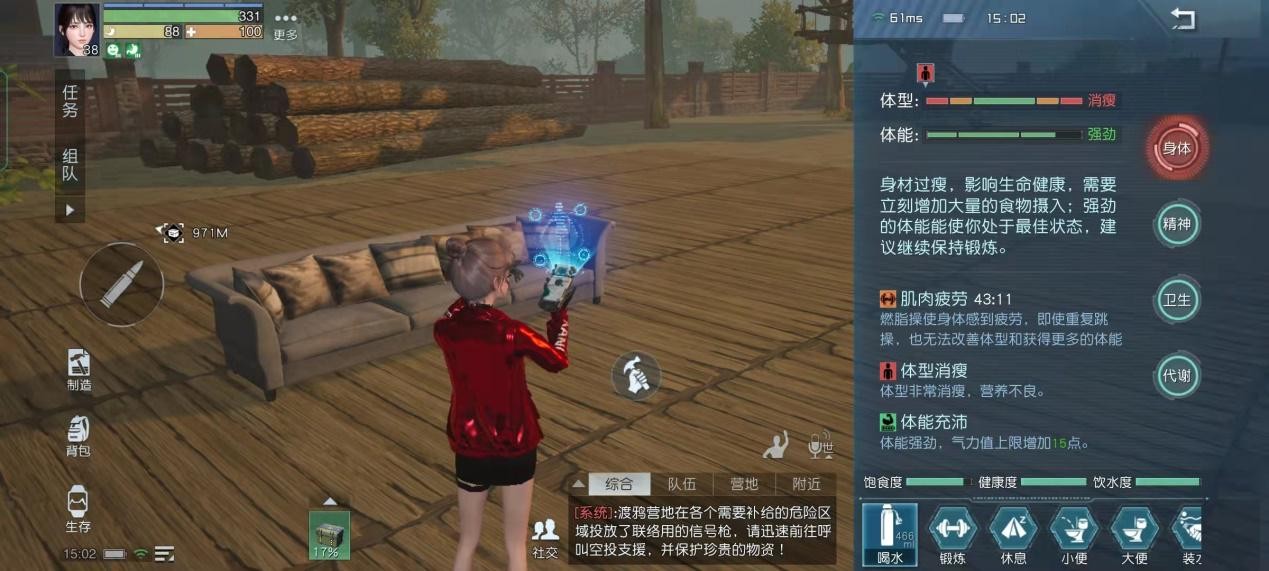This screenshot has width=1269, height=571.
Task: Choose the 锻炼 exercise action
Action: point(952,533)
